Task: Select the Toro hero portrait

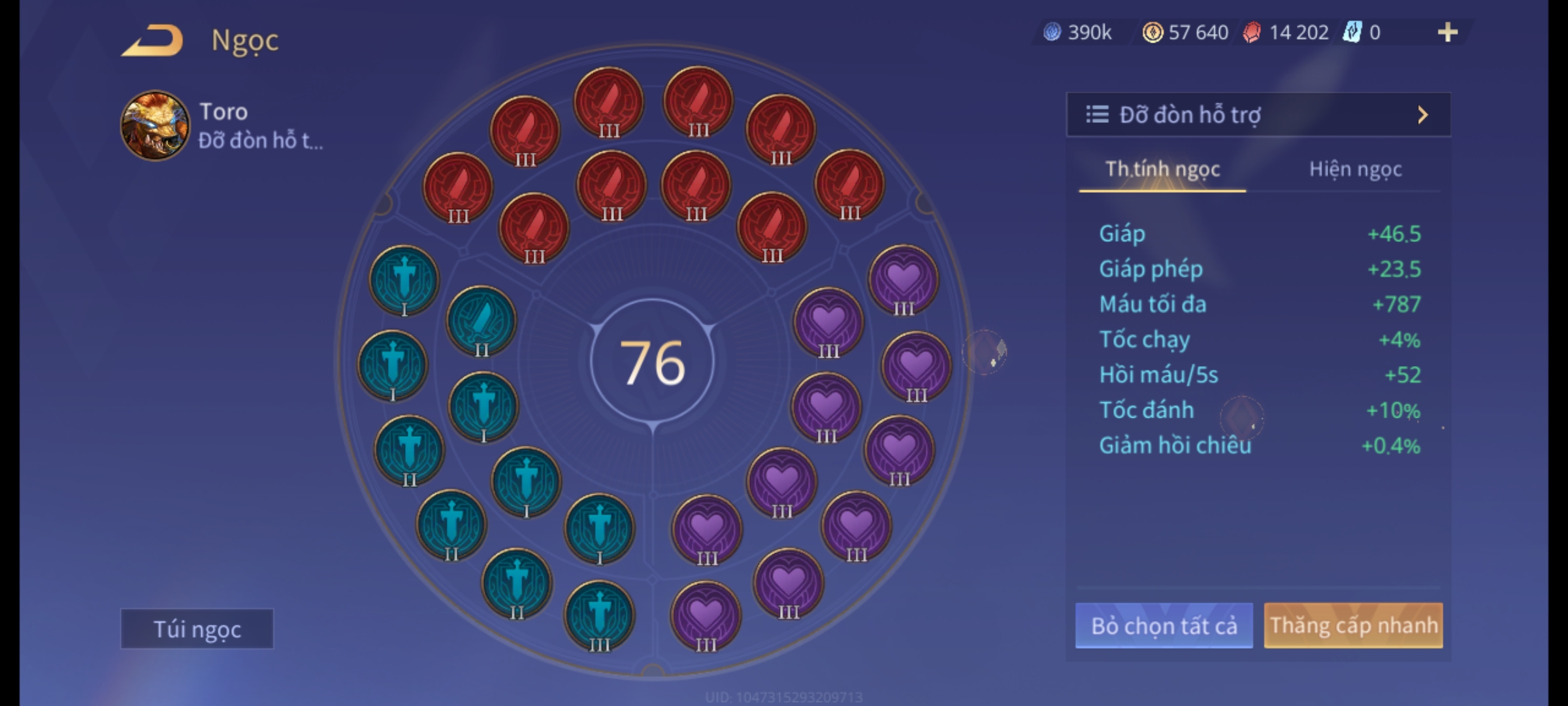Action: [x=155, y=126]
